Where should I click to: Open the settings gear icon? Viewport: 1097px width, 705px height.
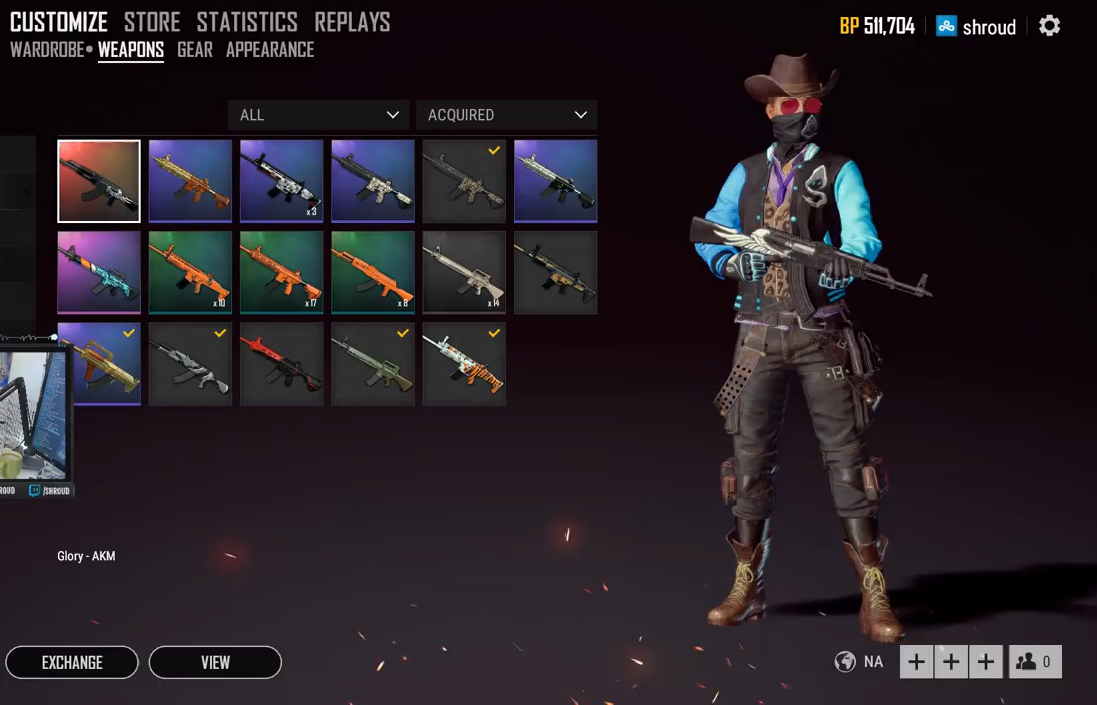[x=1049, y=26]
